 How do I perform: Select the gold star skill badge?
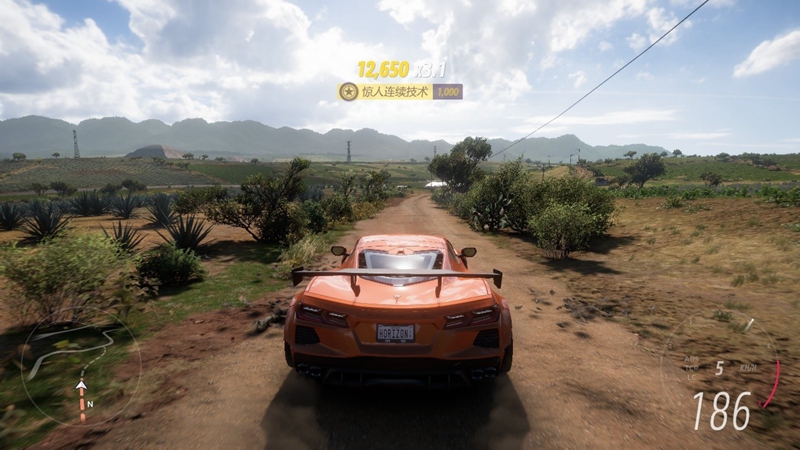pos(348,92)
